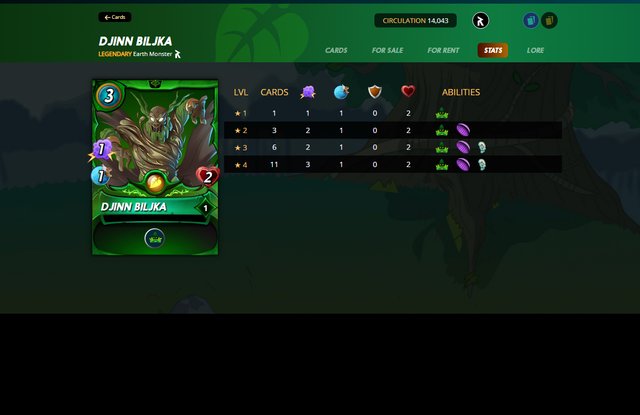Switch to the Cards tab
This screenshot has height=415, width=640.
pos(336,50)
